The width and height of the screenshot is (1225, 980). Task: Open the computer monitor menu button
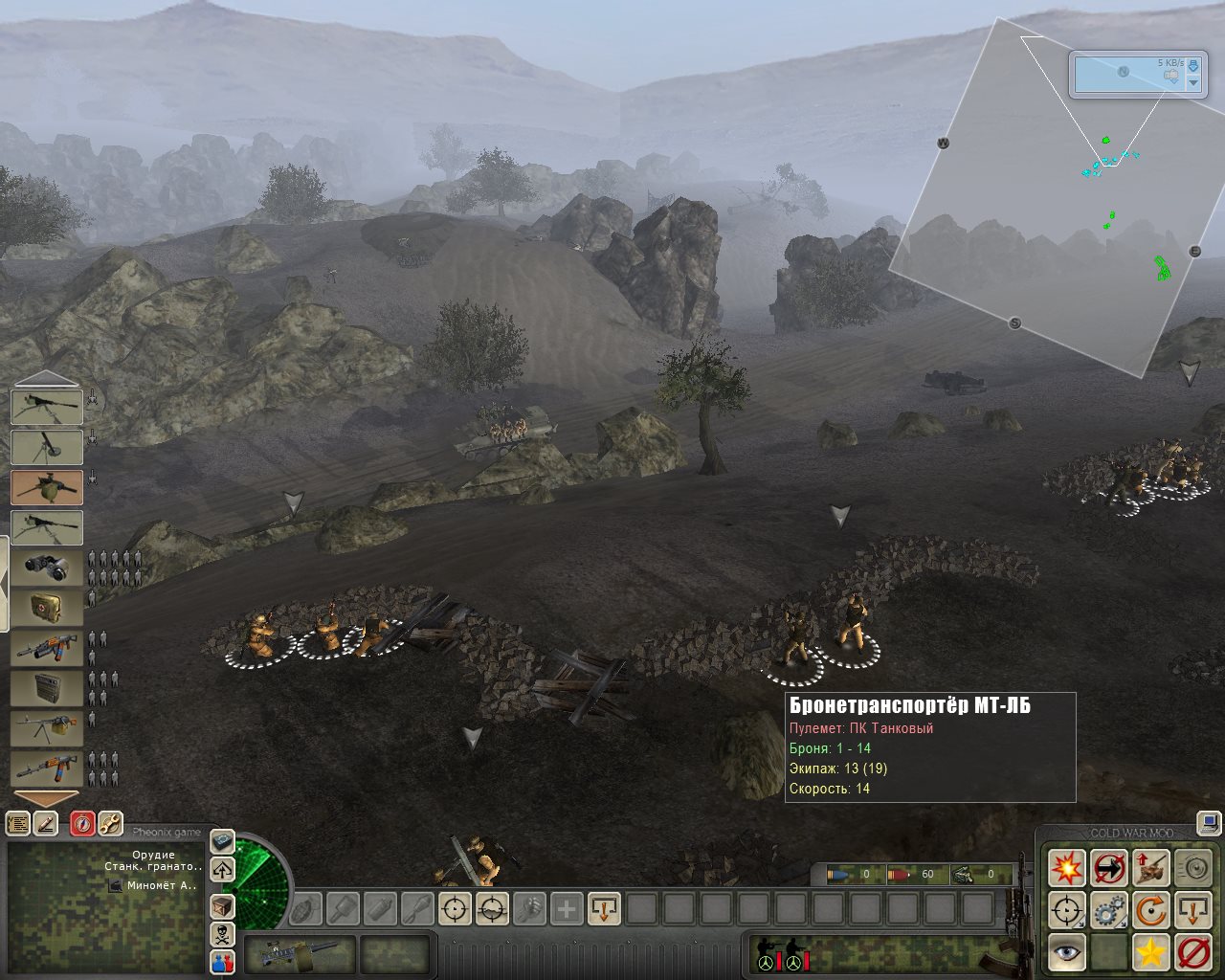[x=1210, y=822]
